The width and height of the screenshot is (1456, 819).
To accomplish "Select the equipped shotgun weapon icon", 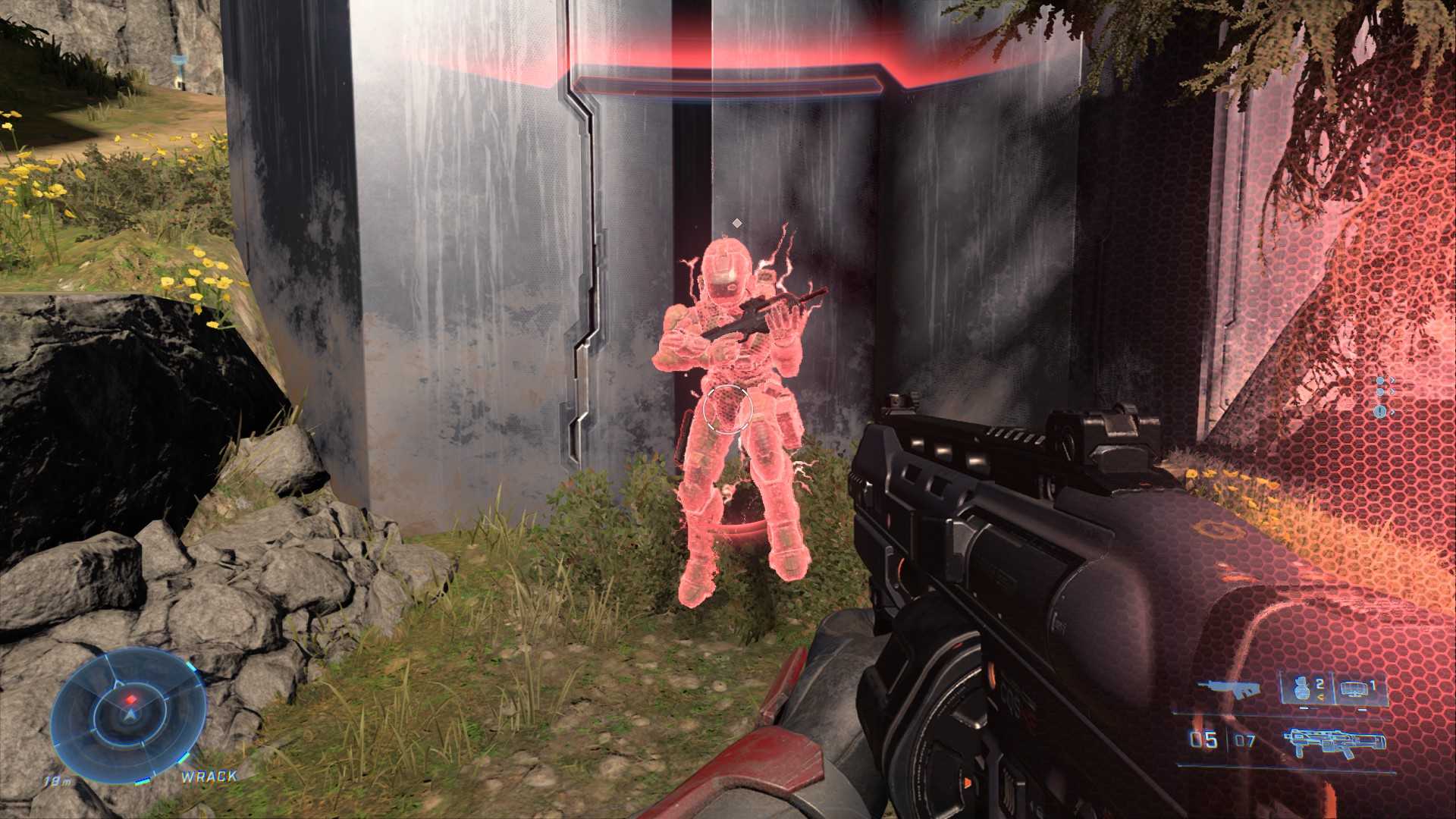I will (x=1335, y=742).
